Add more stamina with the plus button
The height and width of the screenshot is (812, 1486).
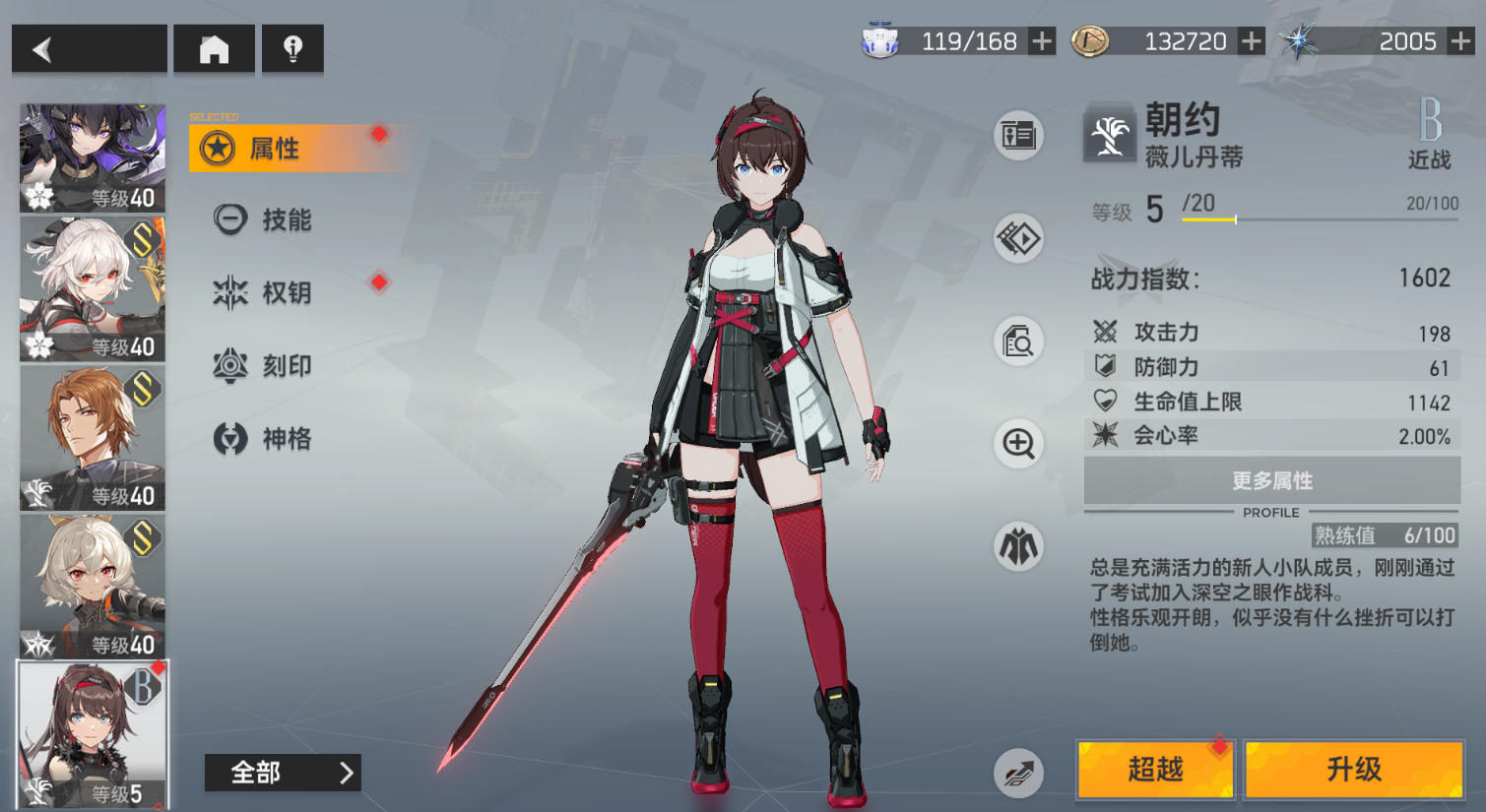pyautogui.click(x=1041, y=41)
